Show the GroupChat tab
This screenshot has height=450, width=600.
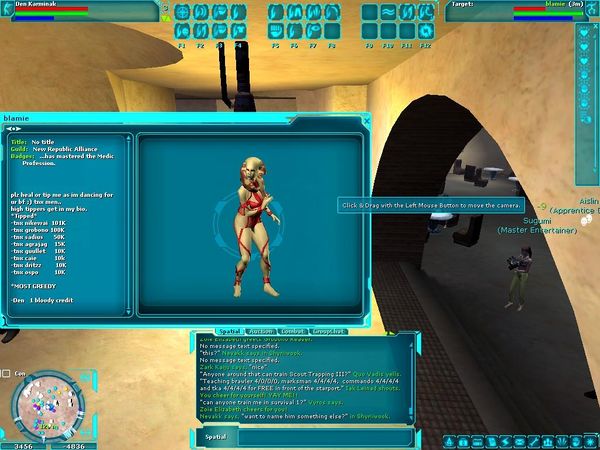click(329, 330)
